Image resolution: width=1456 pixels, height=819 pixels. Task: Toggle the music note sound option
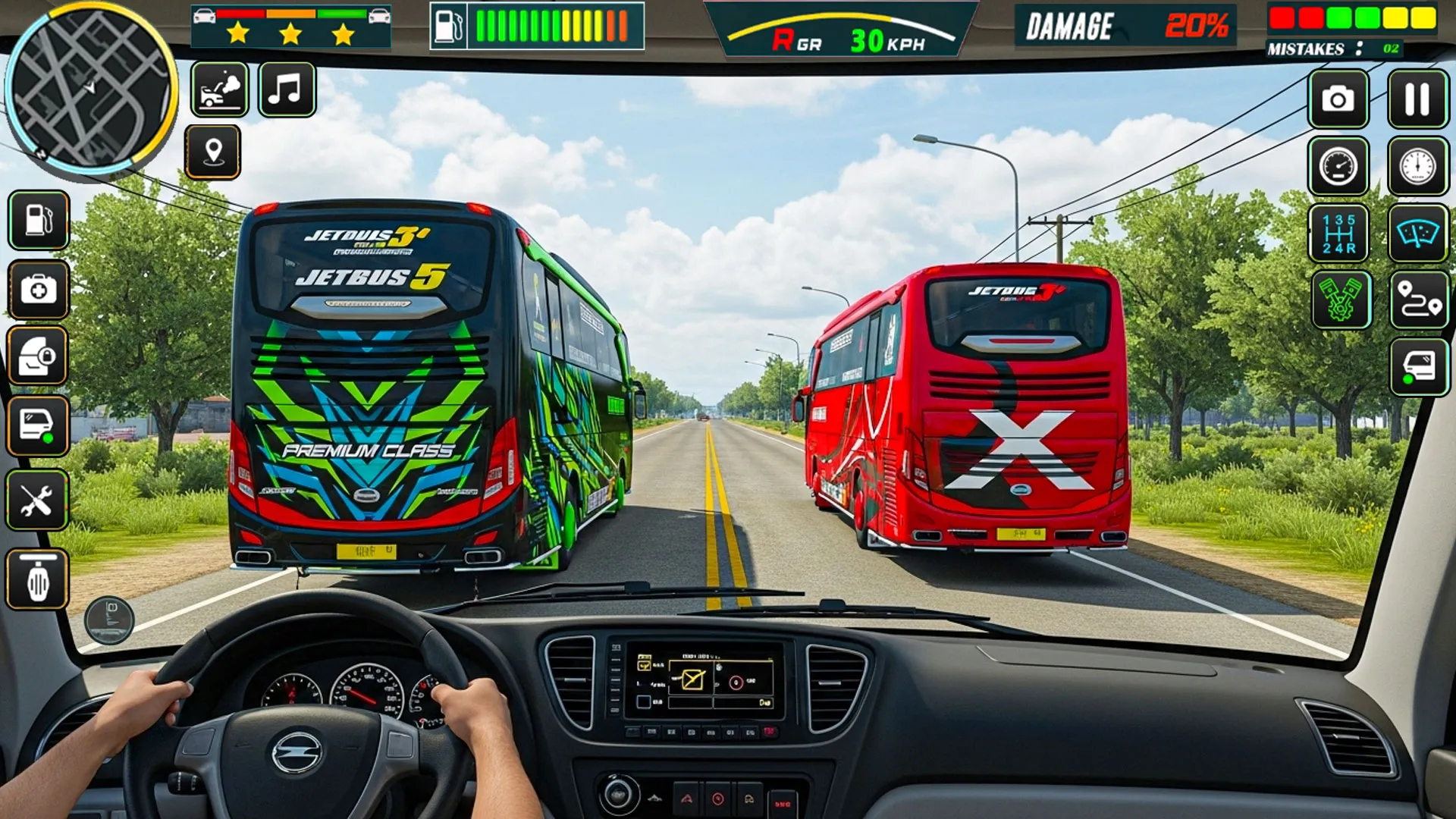tap(286, 93)
